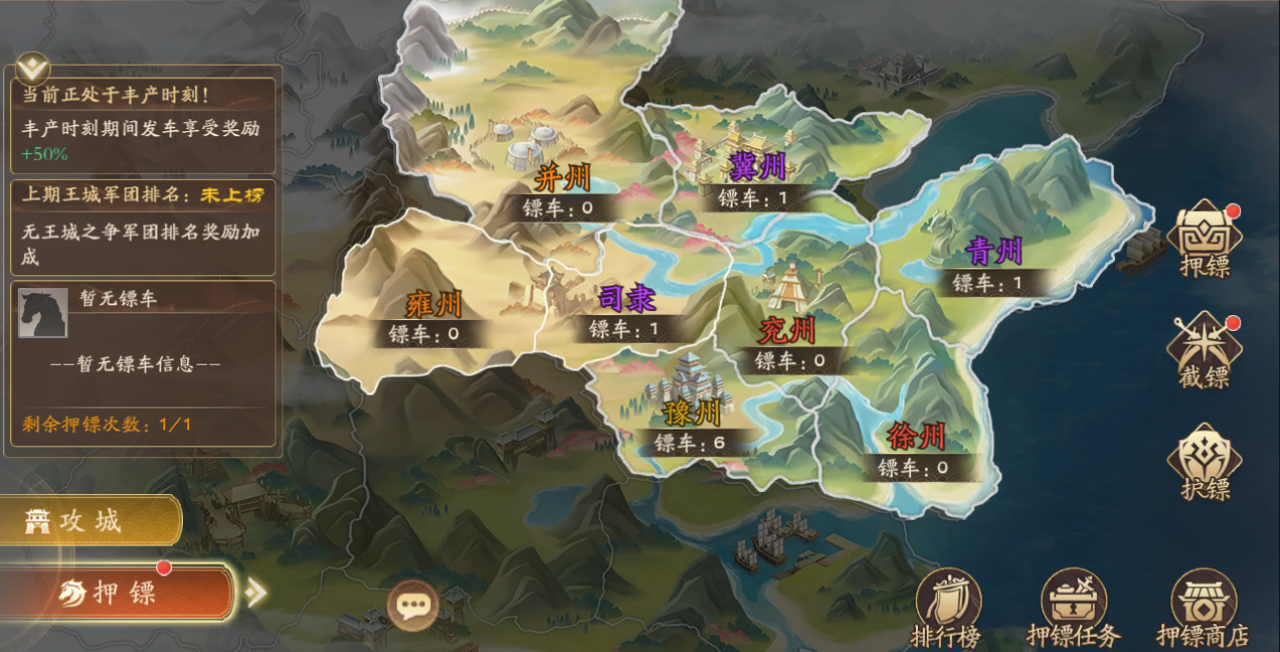Image resolution: width=1280 pixels, height=652 pixels.
Task: Choose the 司隶 province
Action: (x=626, y=300)
